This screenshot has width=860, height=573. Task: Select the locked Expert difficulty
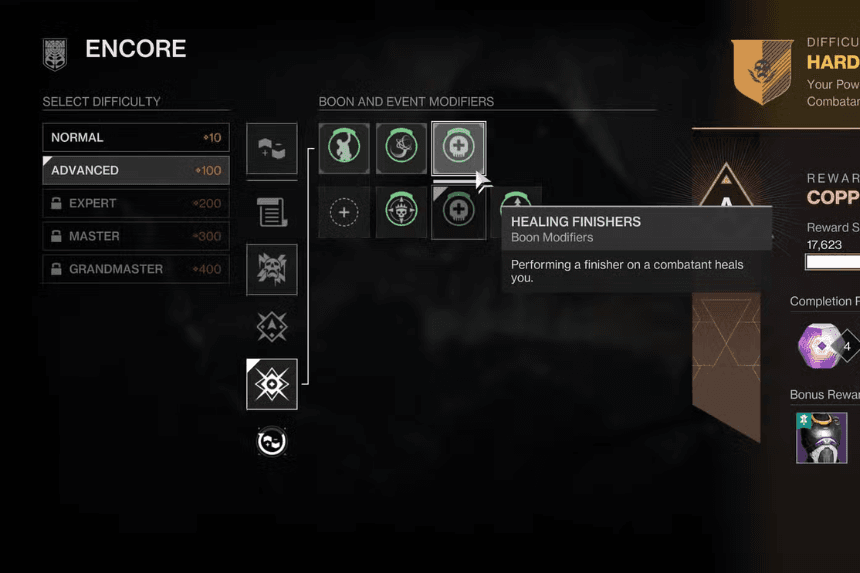tap(135, 203)
